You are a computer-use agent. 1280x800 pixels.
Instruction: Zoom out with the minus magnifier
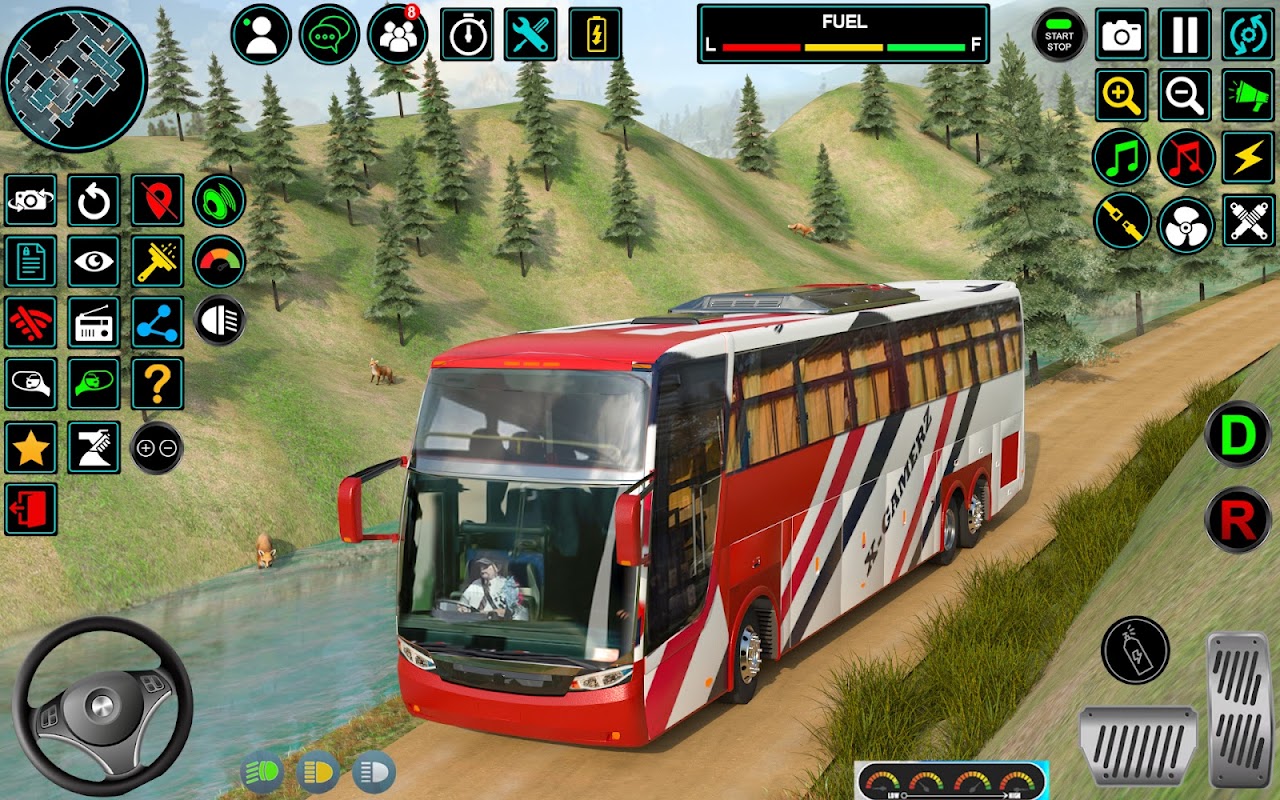[x=1185, y=96]
